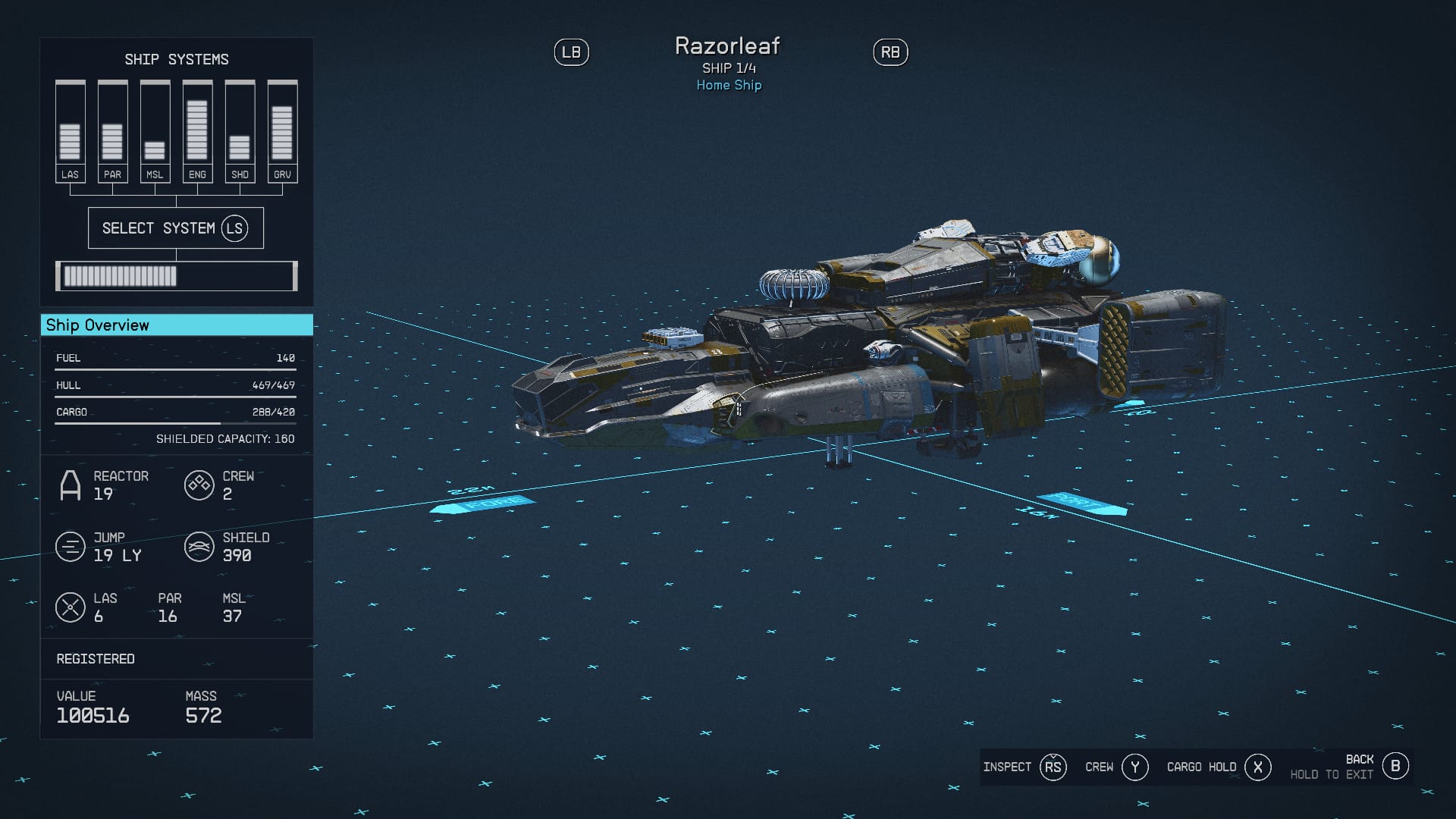
Task: Click the Jump range icon
Action: coord(71,547)
